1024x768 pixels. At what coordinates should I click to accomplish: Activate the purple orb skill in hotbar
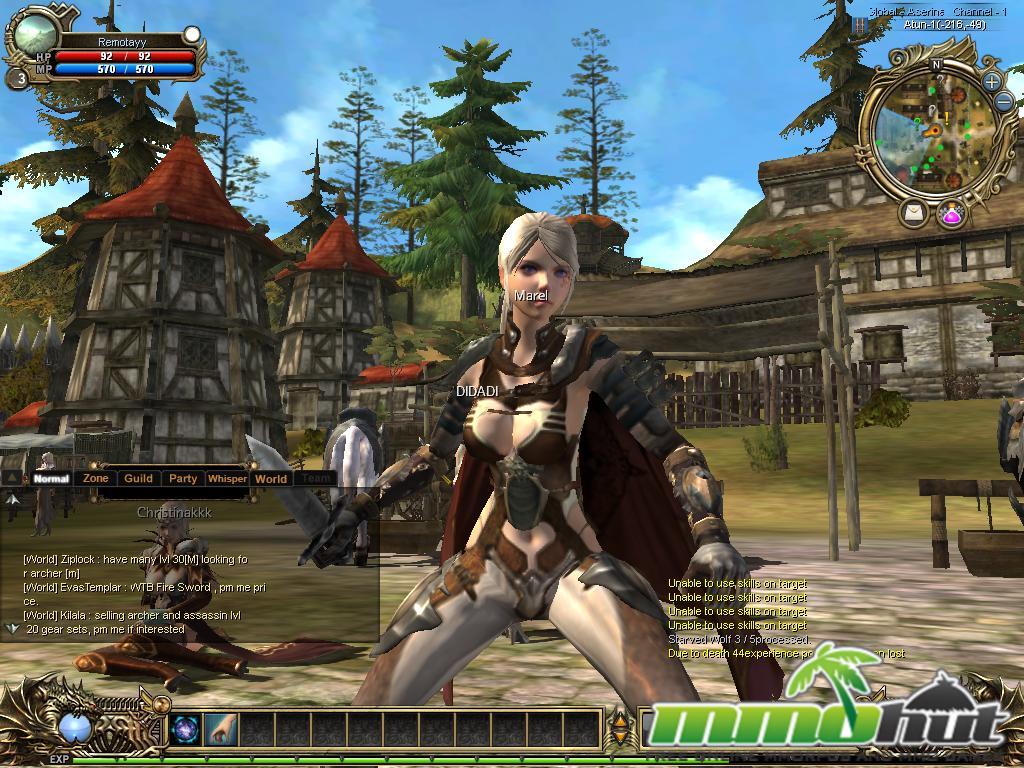(x=185, y=729)
